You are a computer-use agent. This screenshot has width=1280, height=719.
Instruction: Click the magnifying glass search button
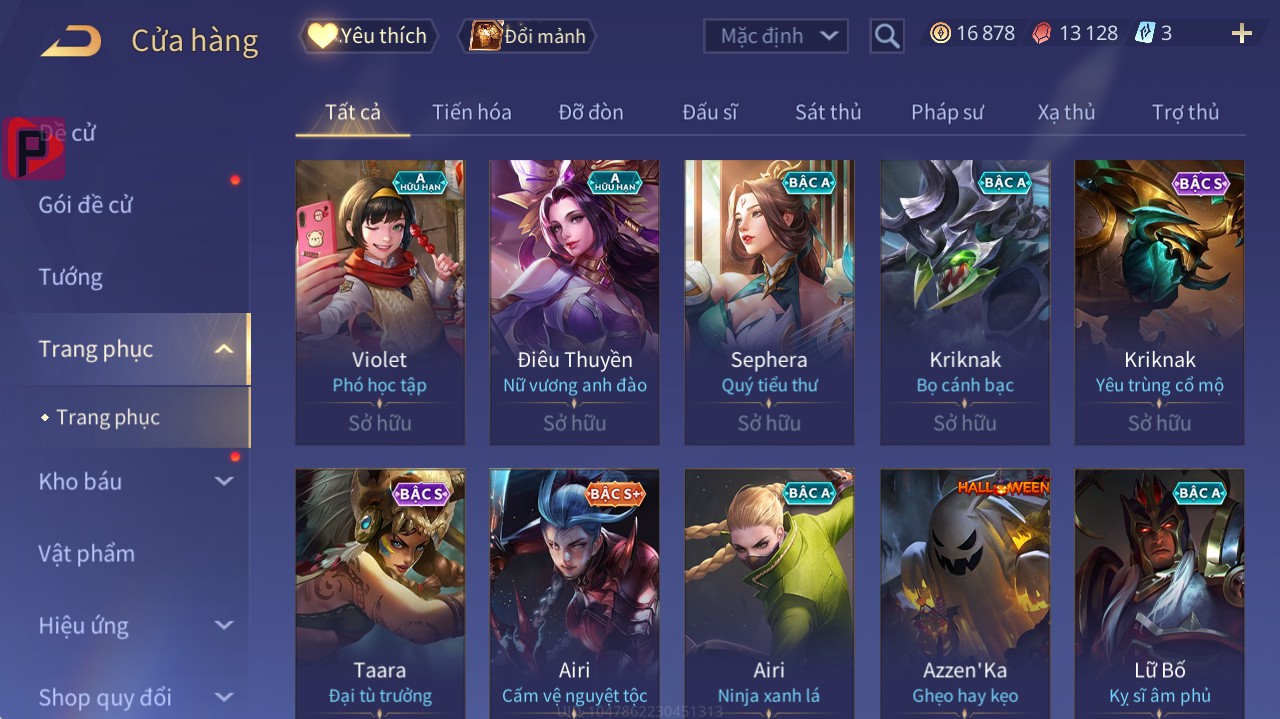[x=887, y=36]
